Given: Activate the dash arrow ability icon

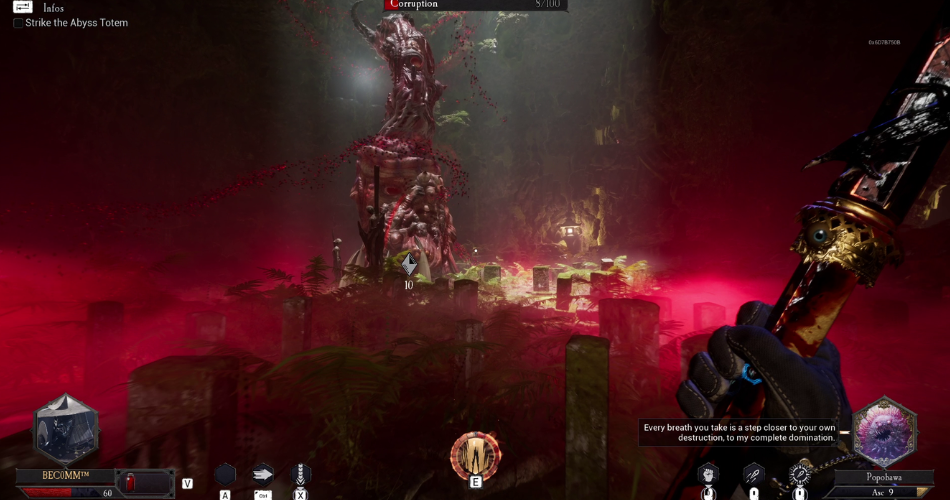Looking at the screenshot, I should point(263,474).
